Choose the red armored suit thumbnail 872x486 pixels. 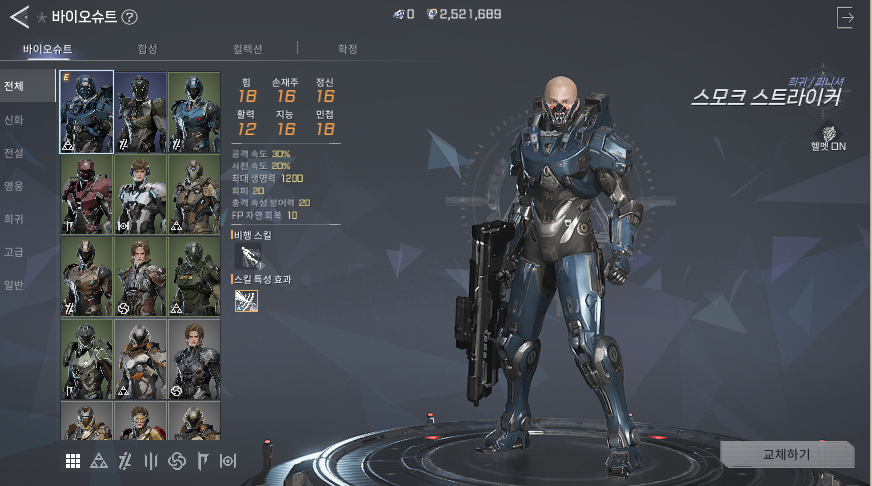(x=87, y=194)
